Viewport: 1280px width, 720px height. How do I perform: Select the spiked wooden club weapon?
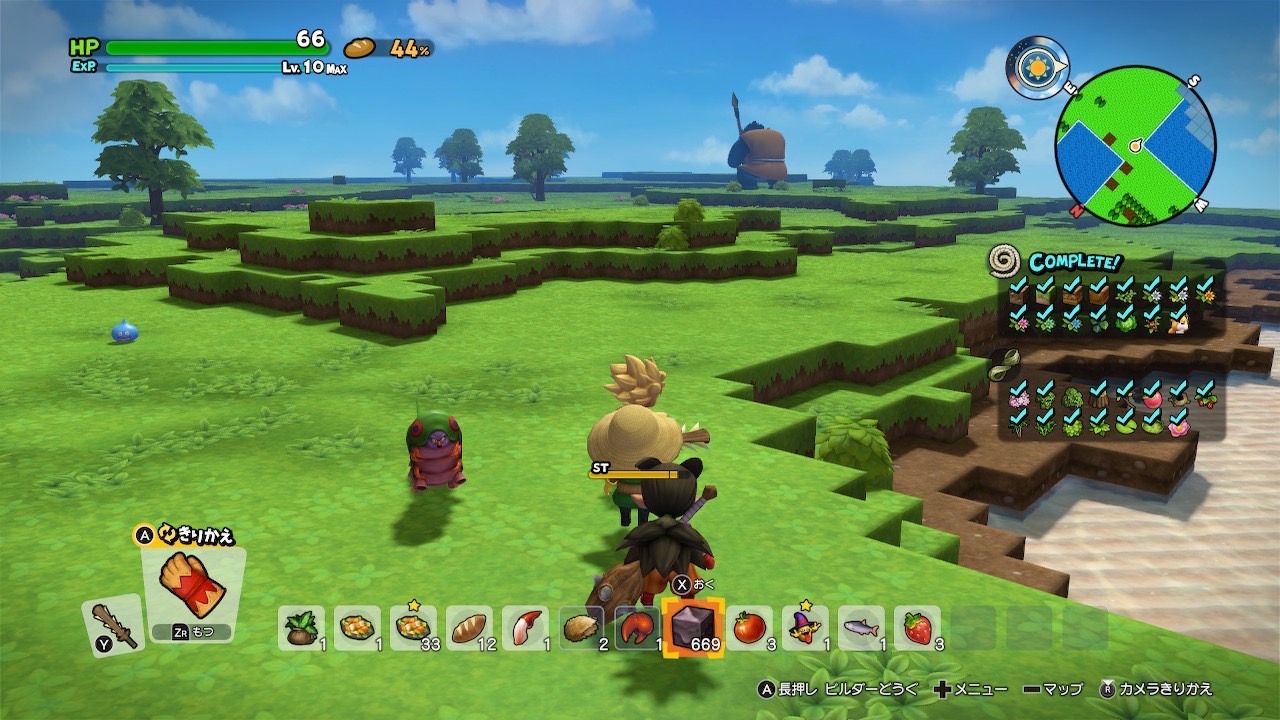point(110,623)
